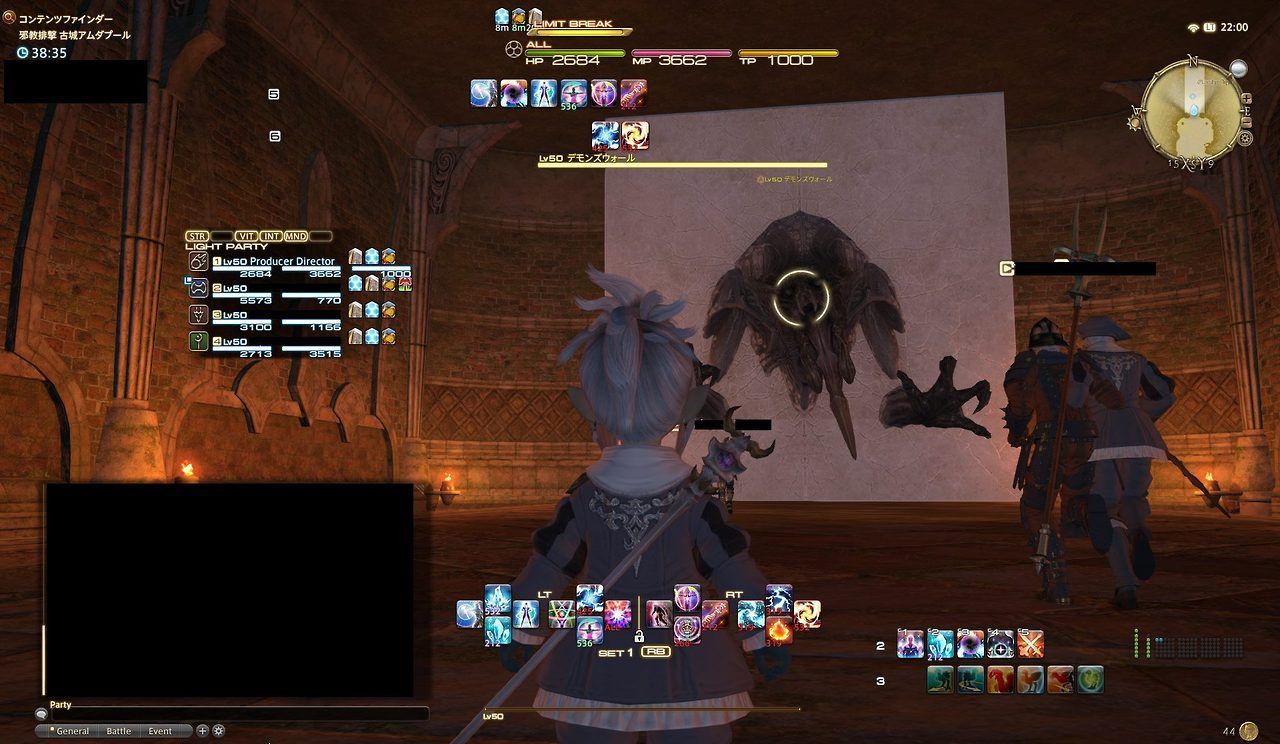The height and width of the screenshot is (744, 1280).
Task: Select the glowing body spell icon on the top action row
Action: [x=544, y=93]
